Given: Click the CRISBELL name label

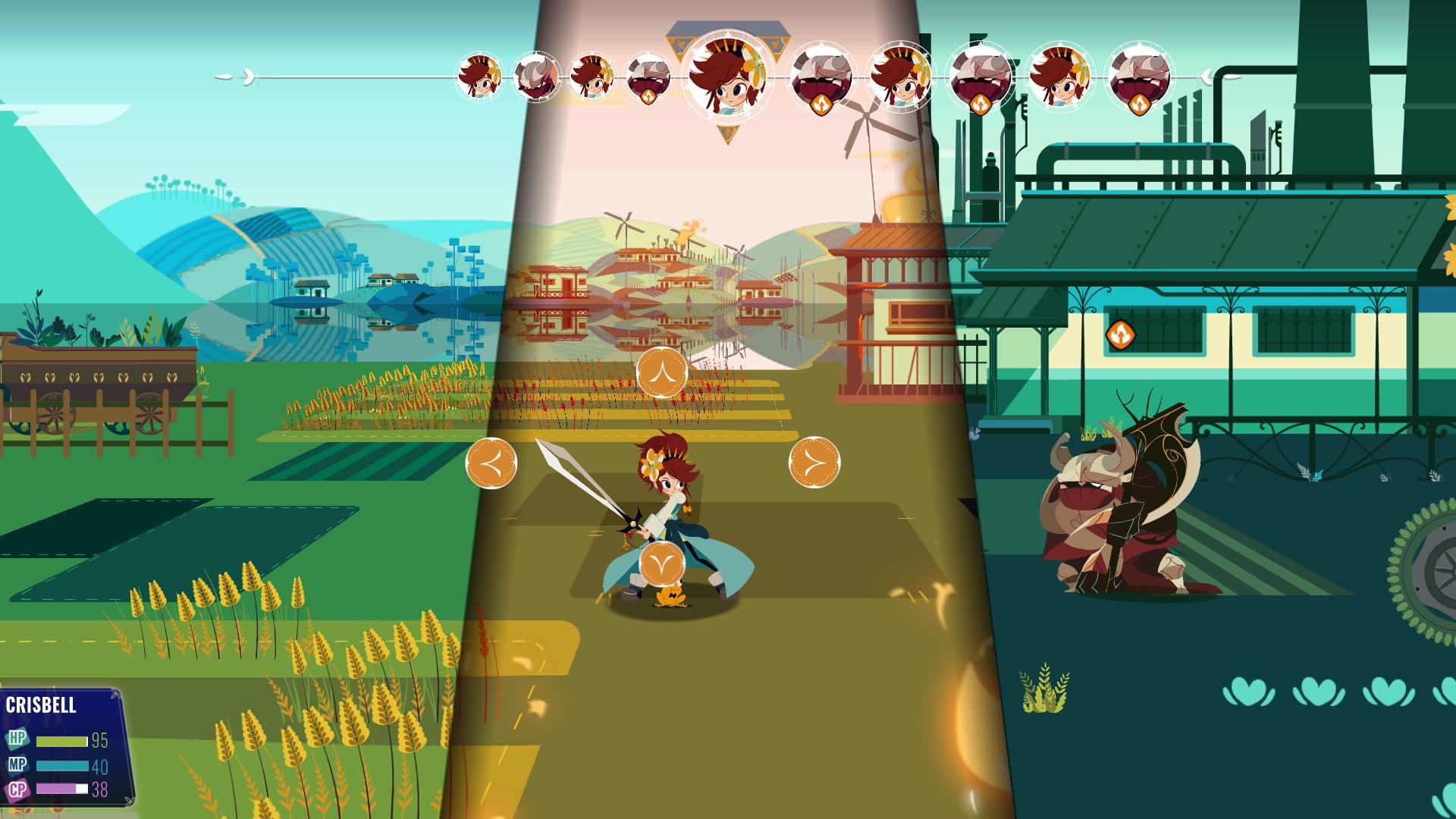Looking at the screenshot, I should [42, 705].
